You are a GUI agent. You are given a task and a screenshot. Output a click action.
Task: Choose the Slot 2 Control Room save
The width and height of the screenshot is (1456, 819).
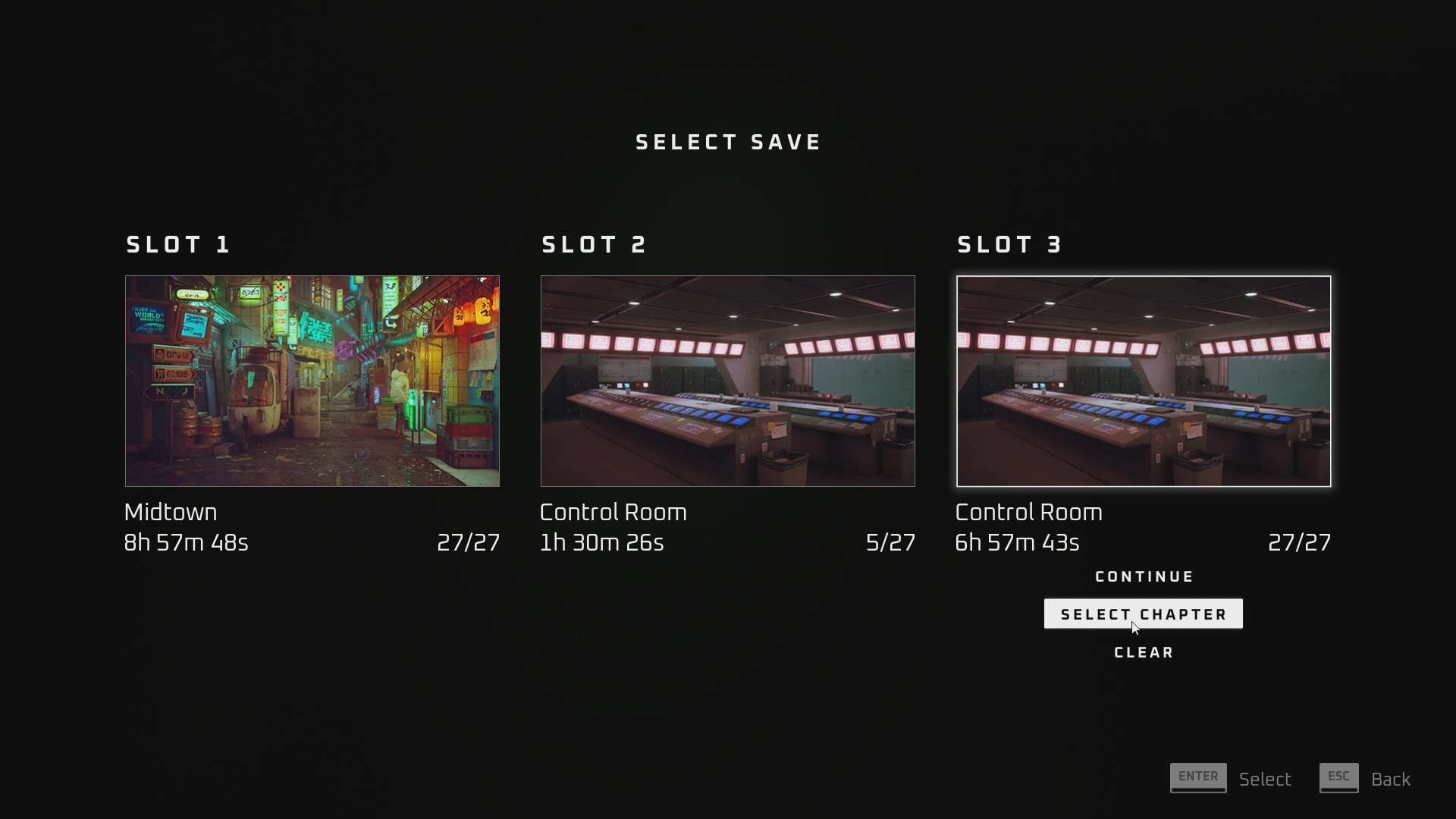[x=727, y=381]
